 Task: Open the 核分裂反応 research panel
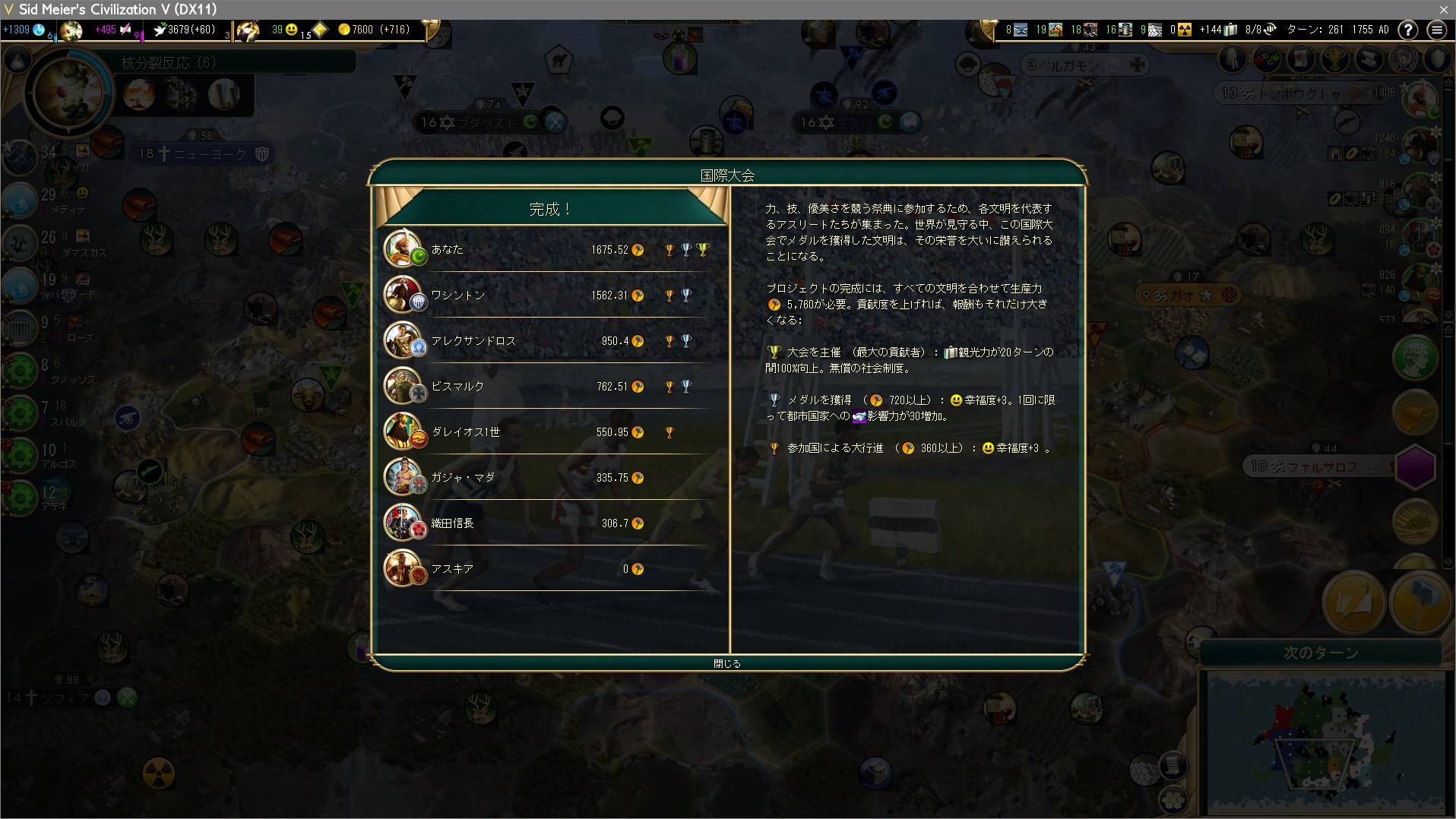pos(169,62)
